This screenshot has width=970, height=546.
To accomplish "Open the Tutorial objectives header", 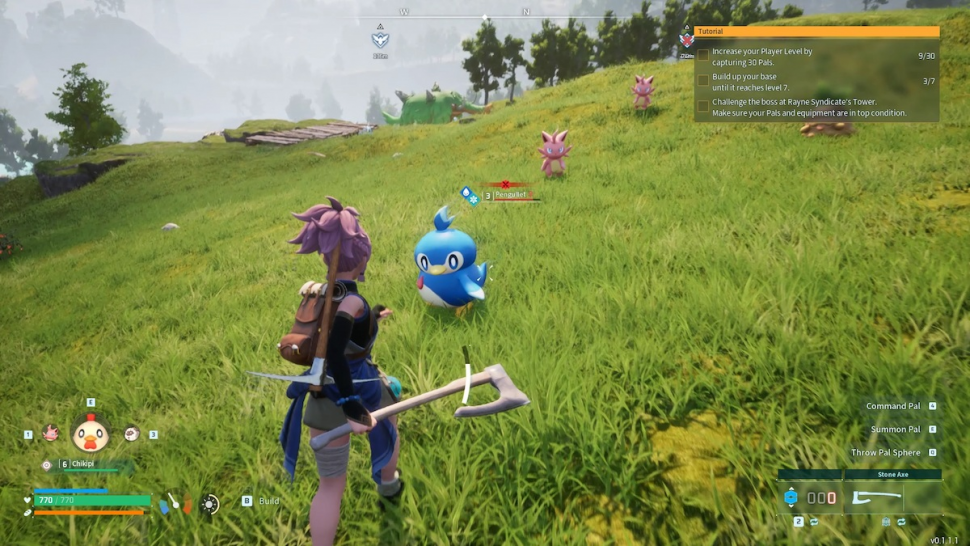I will 817,31.
